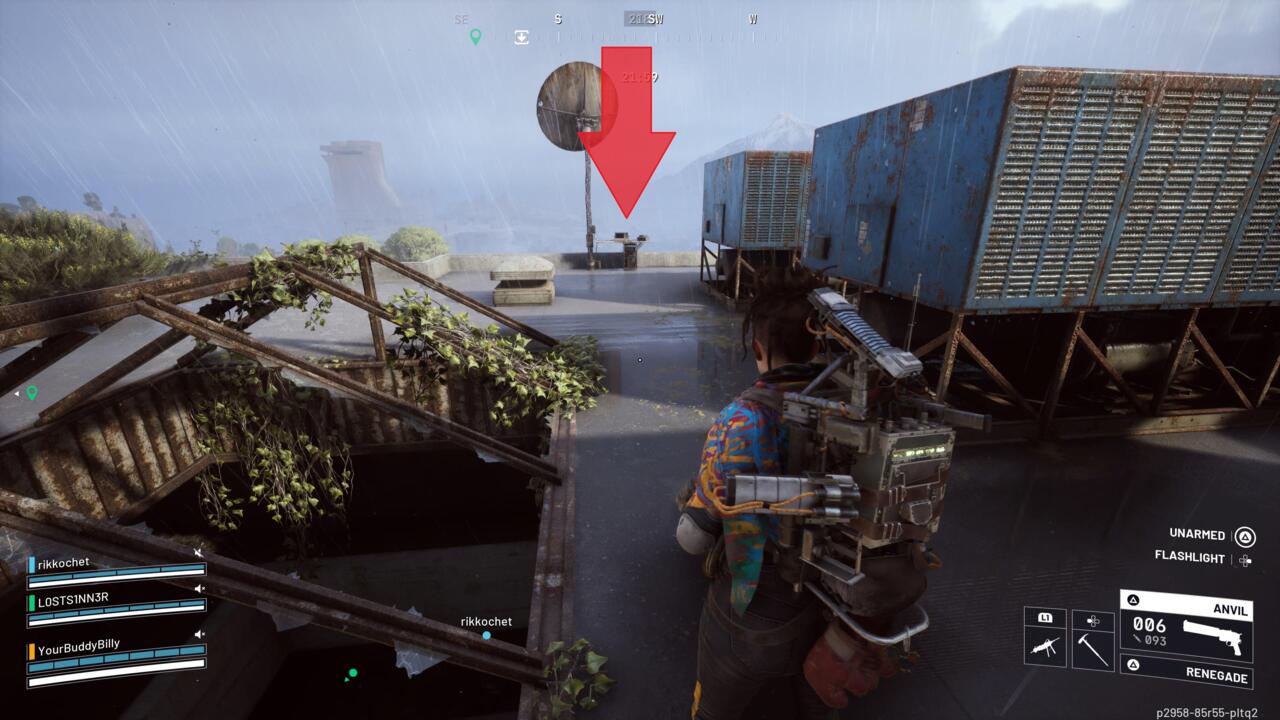Click the ammo count 006 on the ANVIL panel
The image size is (1280, 720).
click(1149, 625)
